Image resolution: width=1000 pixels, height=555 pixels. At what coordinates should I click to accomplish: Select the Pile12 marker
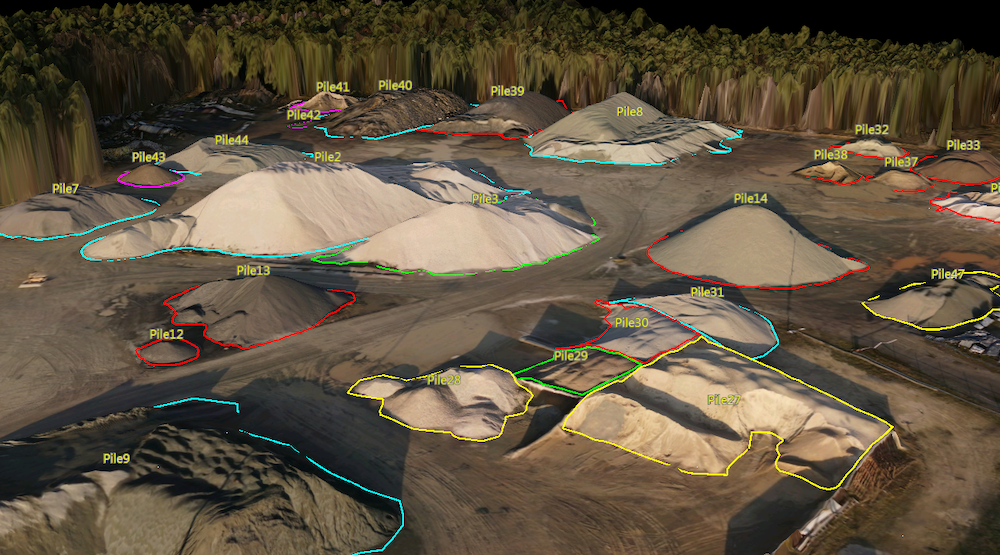(166, 334)
